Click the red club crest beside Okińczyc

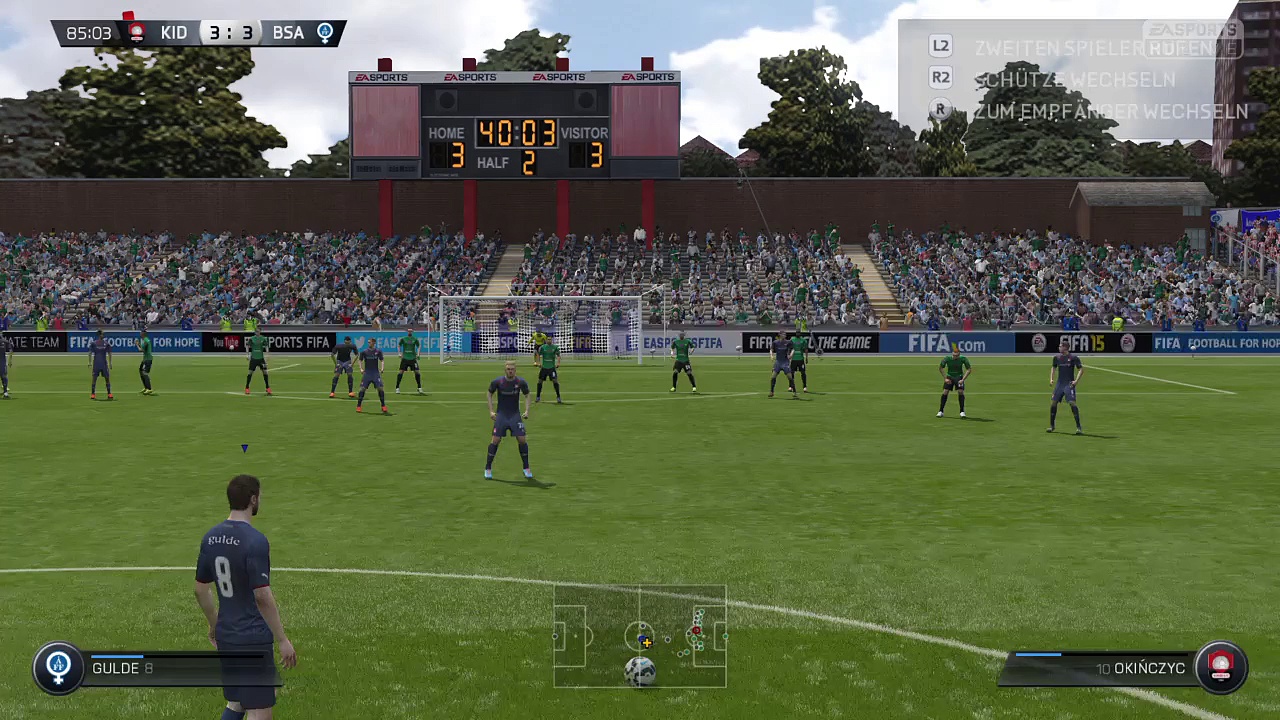1221,667
